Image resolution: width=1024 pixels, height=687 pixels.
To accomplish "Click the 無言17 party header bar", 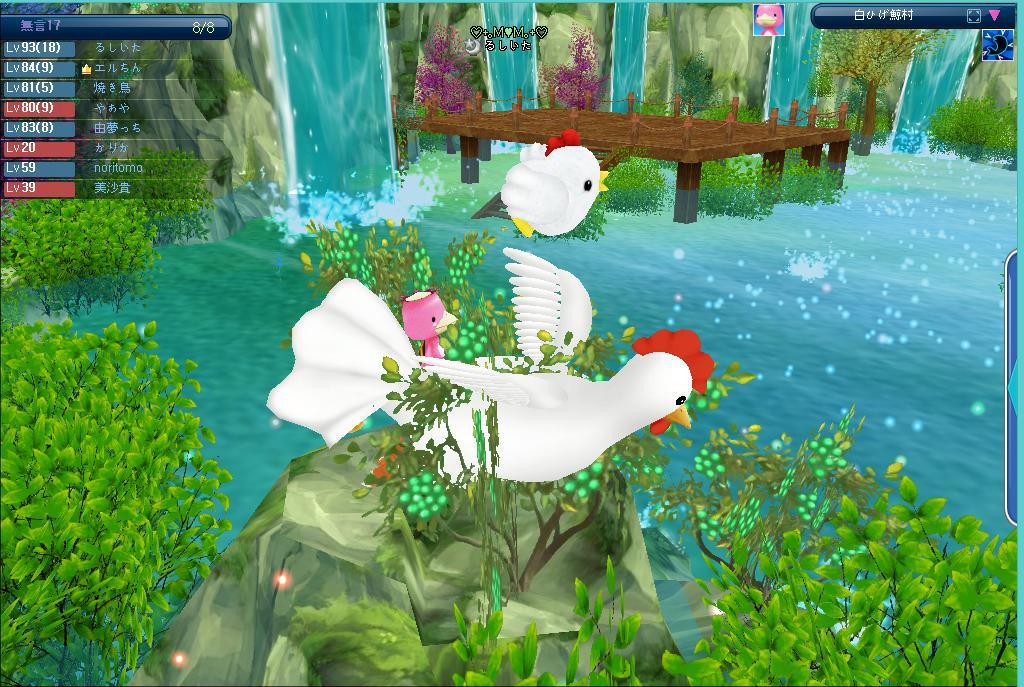I will pyautogui.click(x=115, y=27).
